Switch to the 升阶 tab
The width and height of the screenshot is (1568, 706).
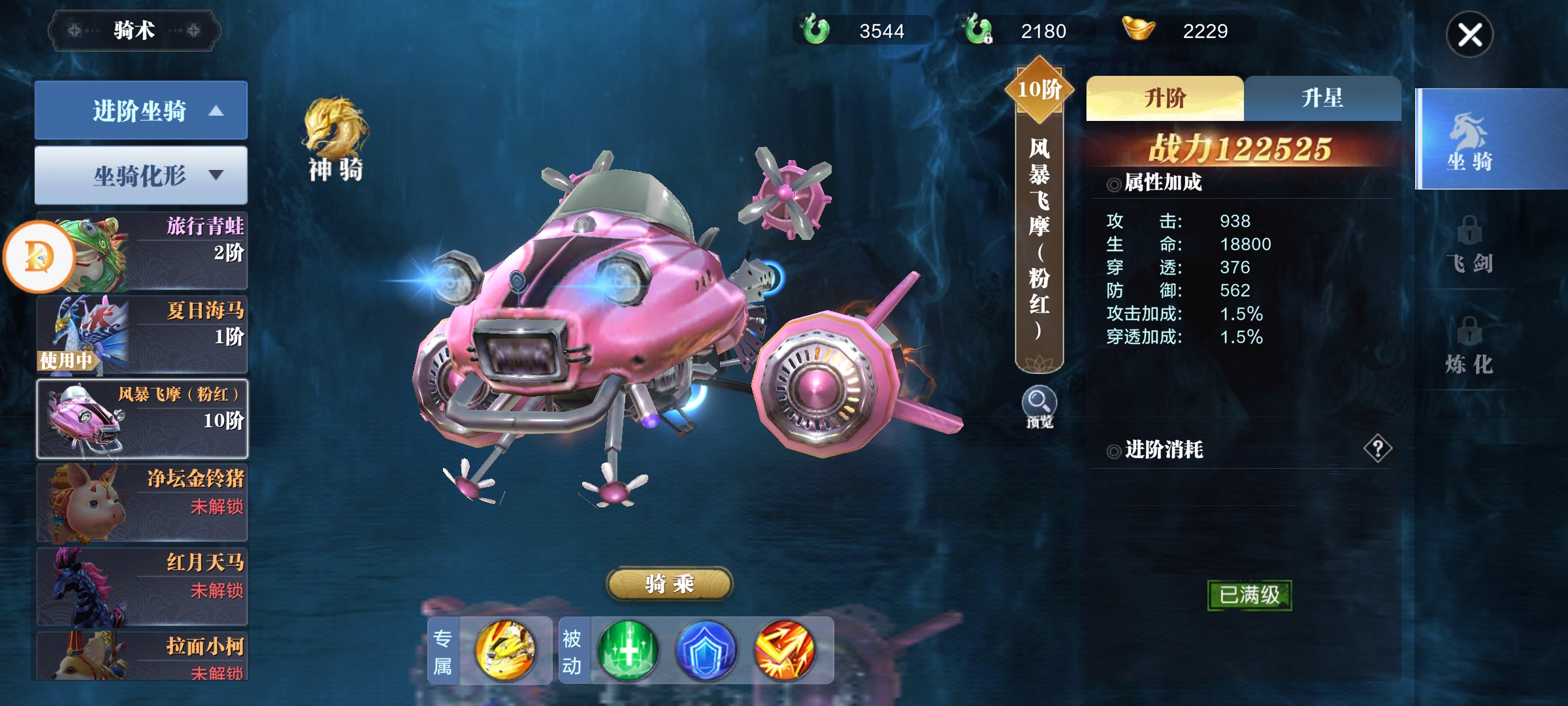pyautogui.click(x=1164, y=99)
